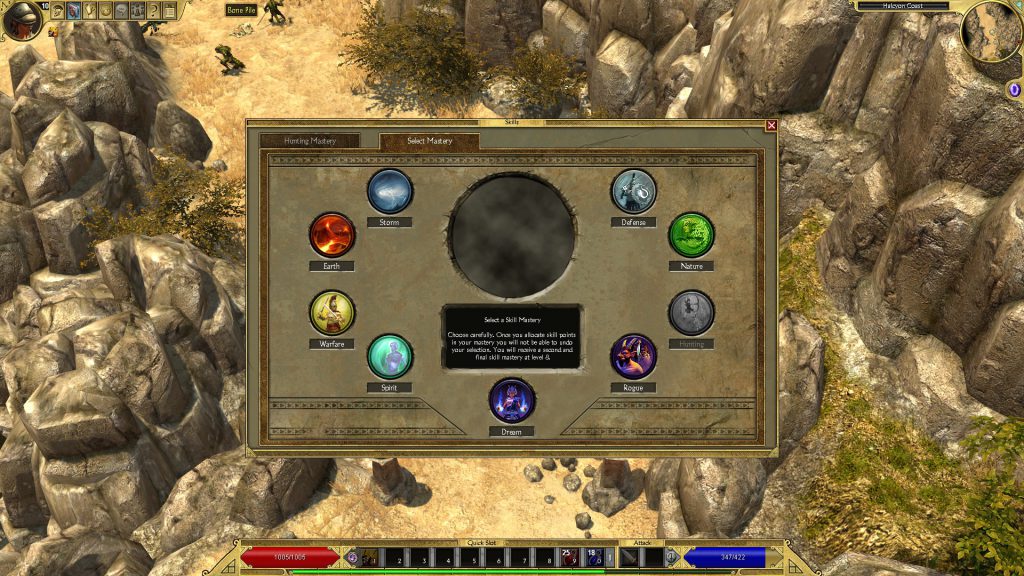The height and width of the screenshot is (576, 1024).
Task: Select the Defense mastery
Action: 634,191
